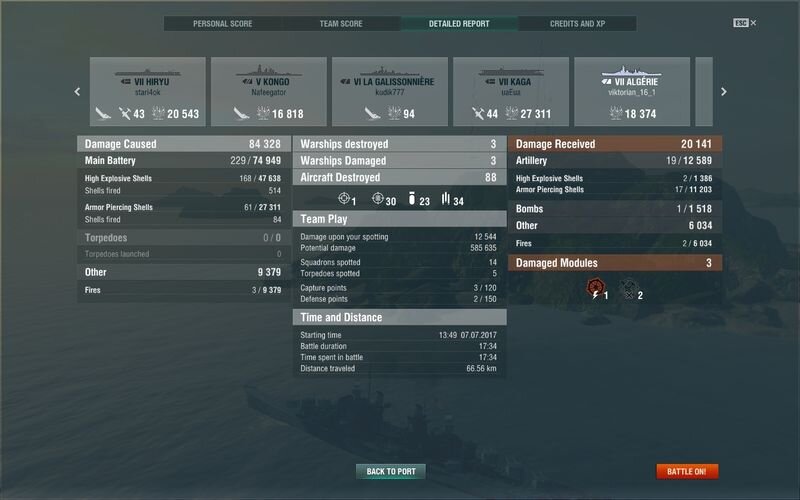Pick the VI La Galissonnière ship card
Image resolution: width=800 pixels, height=500 pixels.
pos(390,92)
